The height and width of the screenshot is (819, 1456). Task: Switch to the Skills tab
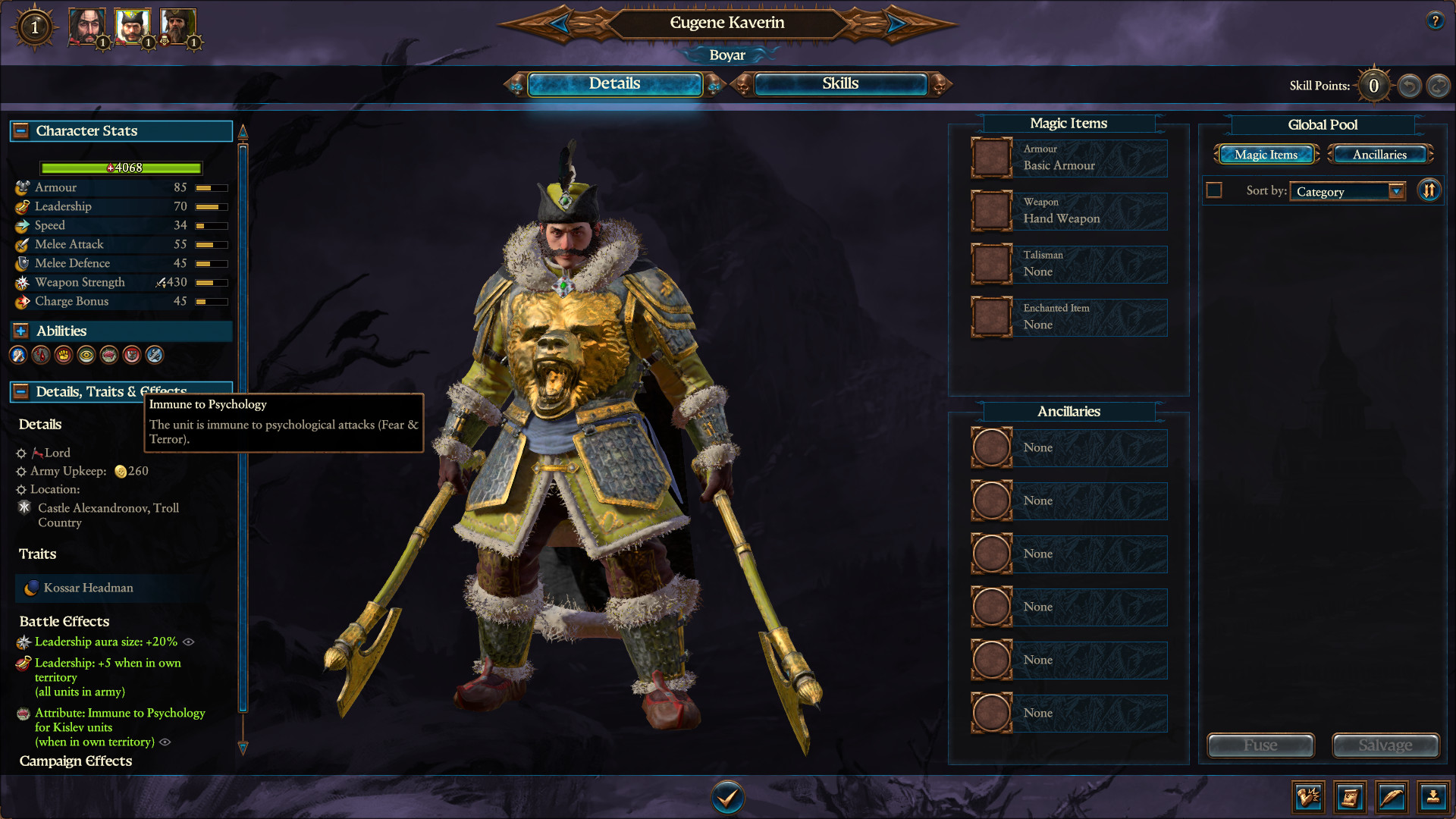839,84
